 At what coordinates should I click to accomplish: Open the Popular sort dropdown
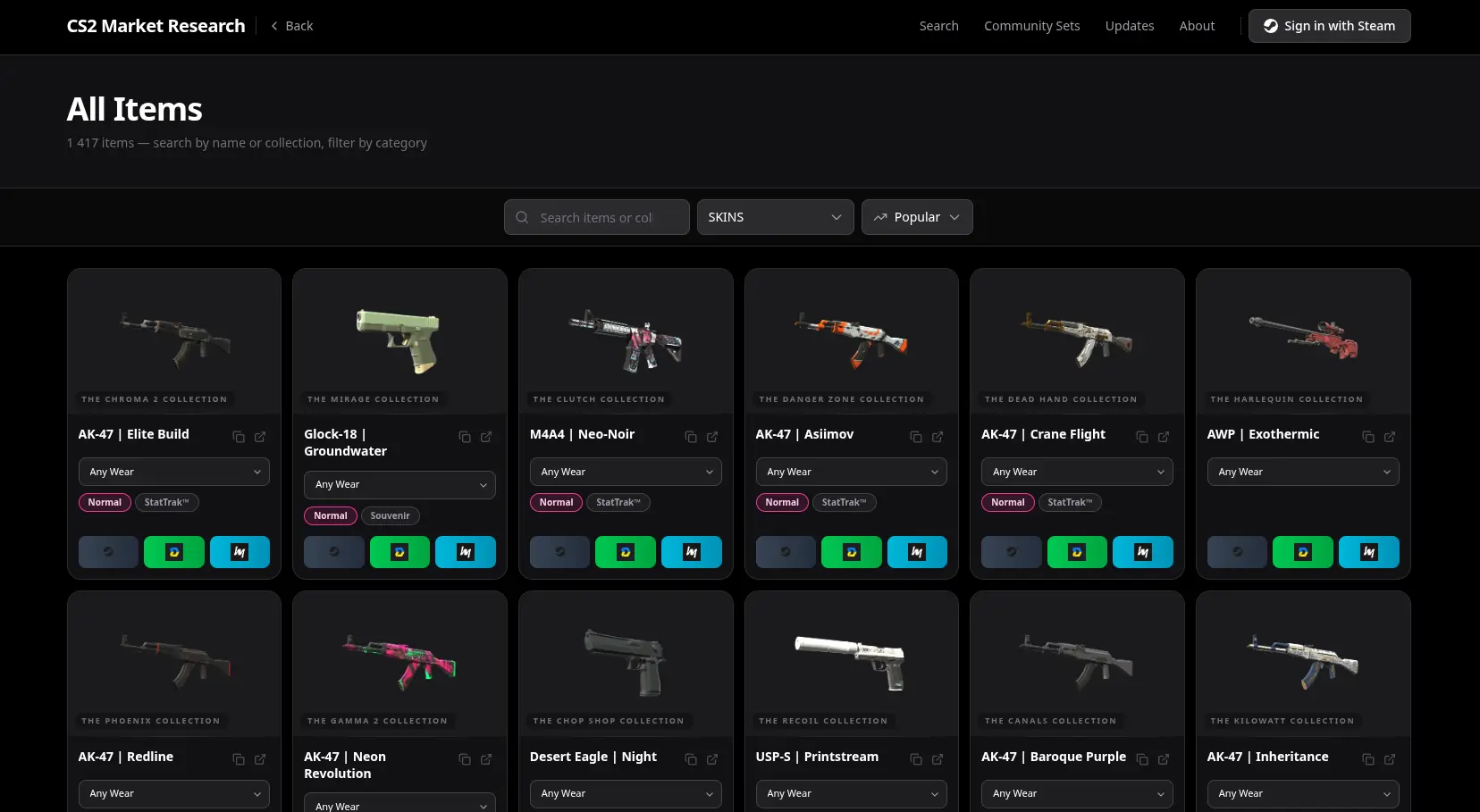point(917,217)
